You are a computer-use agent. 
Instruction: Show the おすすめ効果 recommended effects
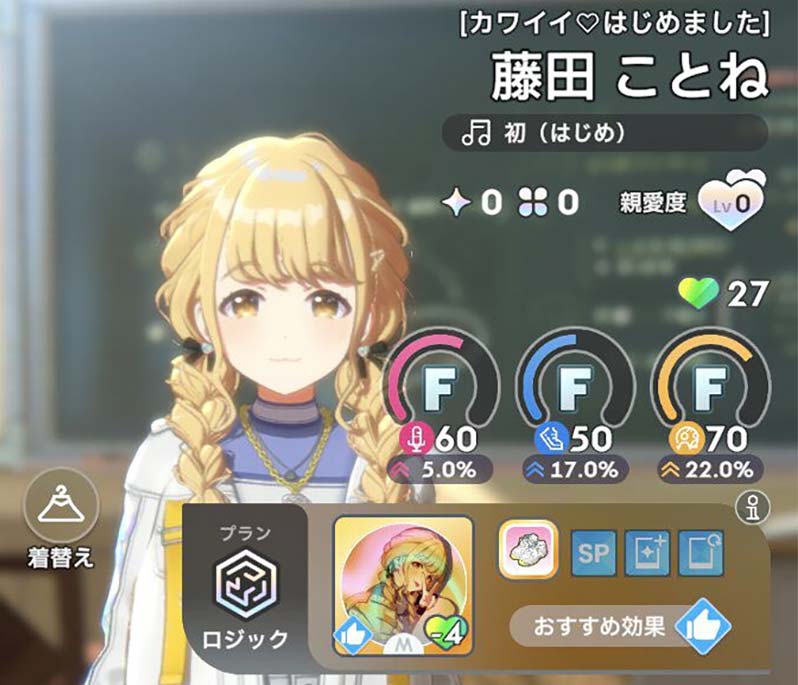[x=620, y=628]
